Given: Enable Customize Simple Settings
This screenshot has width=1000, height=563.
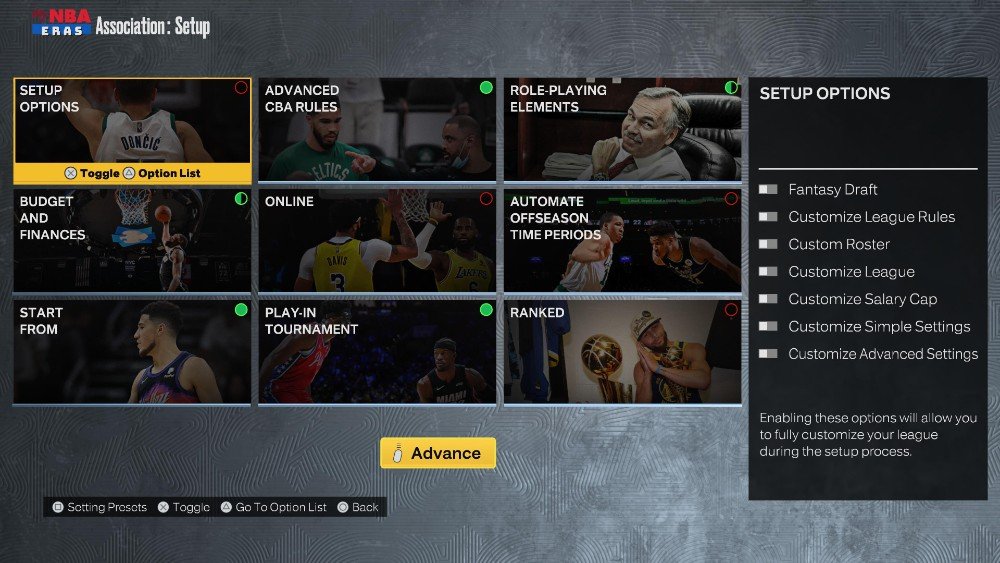Looking at the screenshot, I should coord(768,326).
